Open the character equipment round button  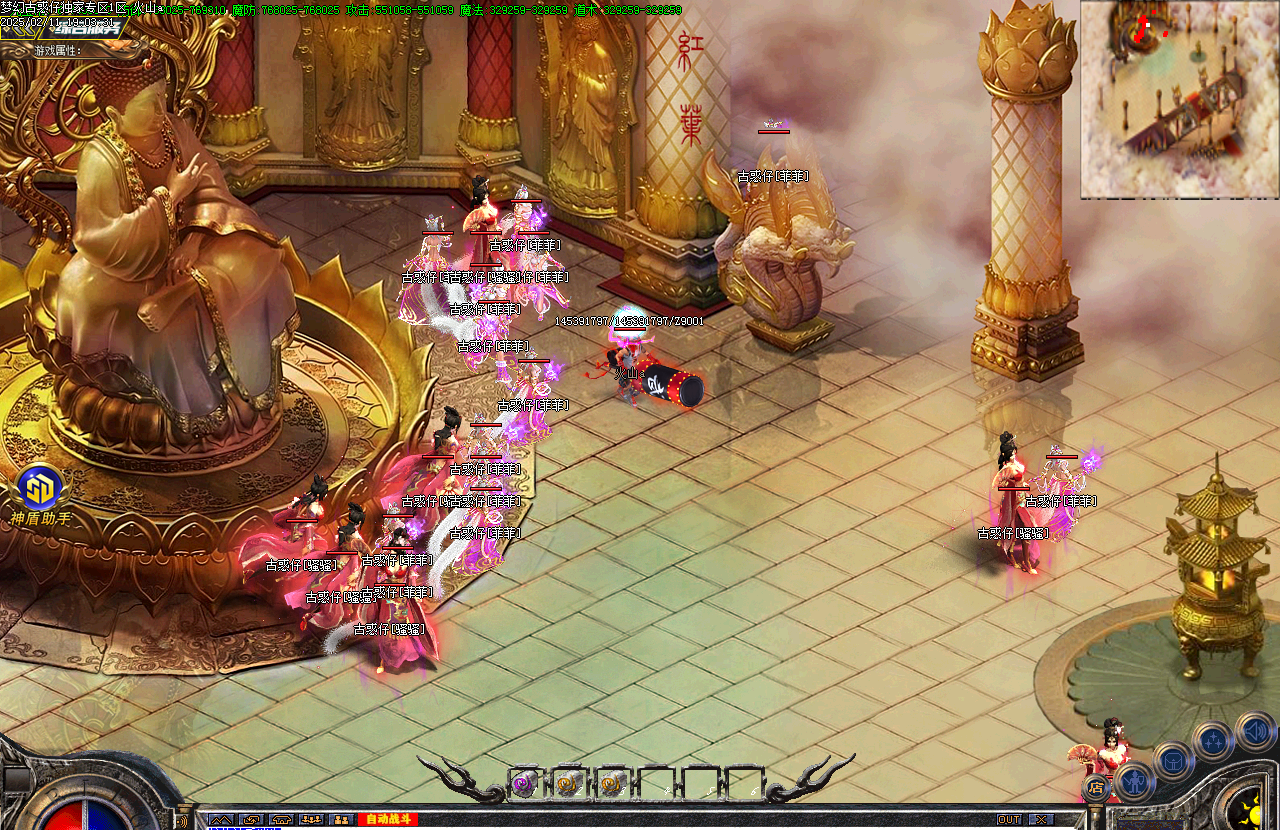pos(1135,780)
